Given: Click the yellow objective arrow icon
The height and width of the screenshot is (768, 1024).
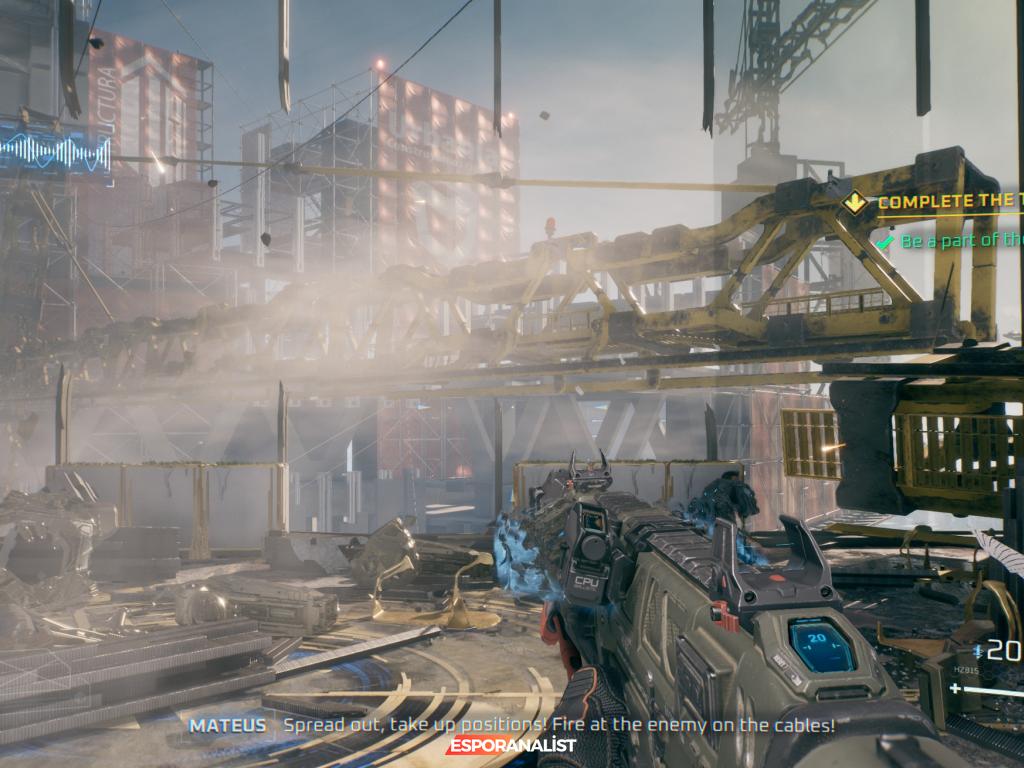Looking at the screenshot, I should pyautogui.click(x=854, y=203).
